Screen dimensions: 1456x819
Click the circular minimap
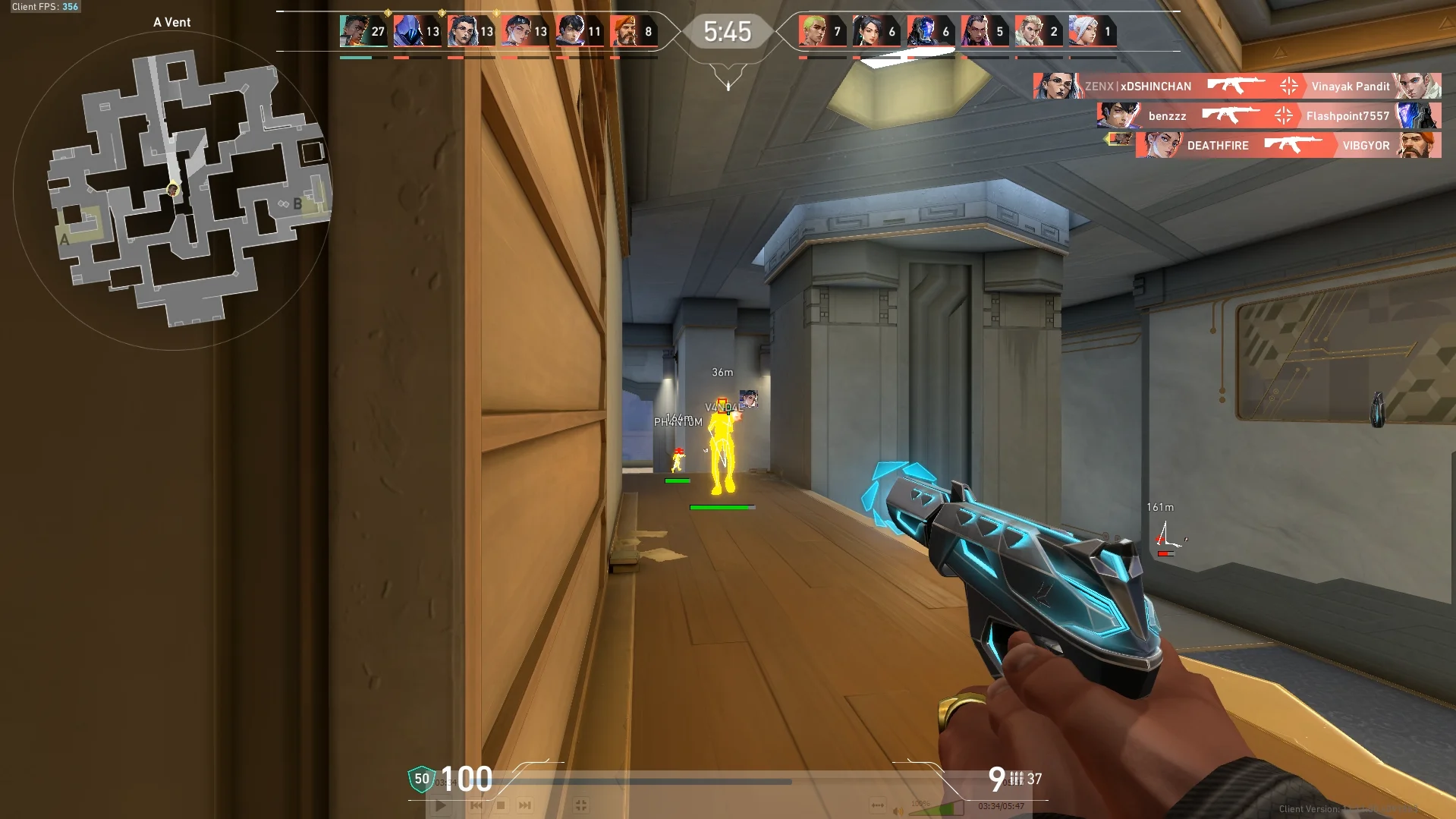pos(173,190)
